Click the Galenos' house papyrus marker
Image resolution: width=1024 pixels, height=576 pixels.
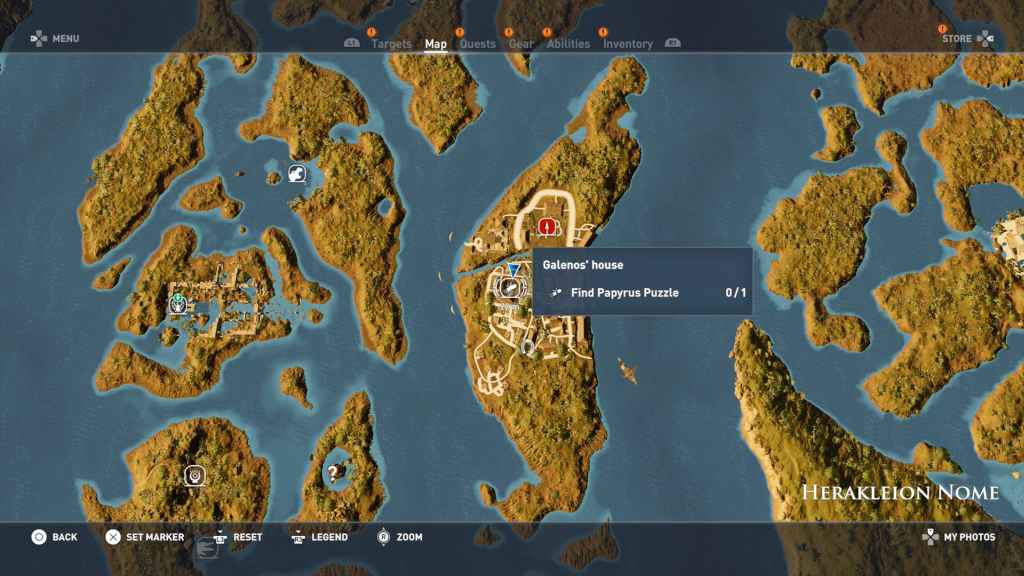[x=509, y=288]
